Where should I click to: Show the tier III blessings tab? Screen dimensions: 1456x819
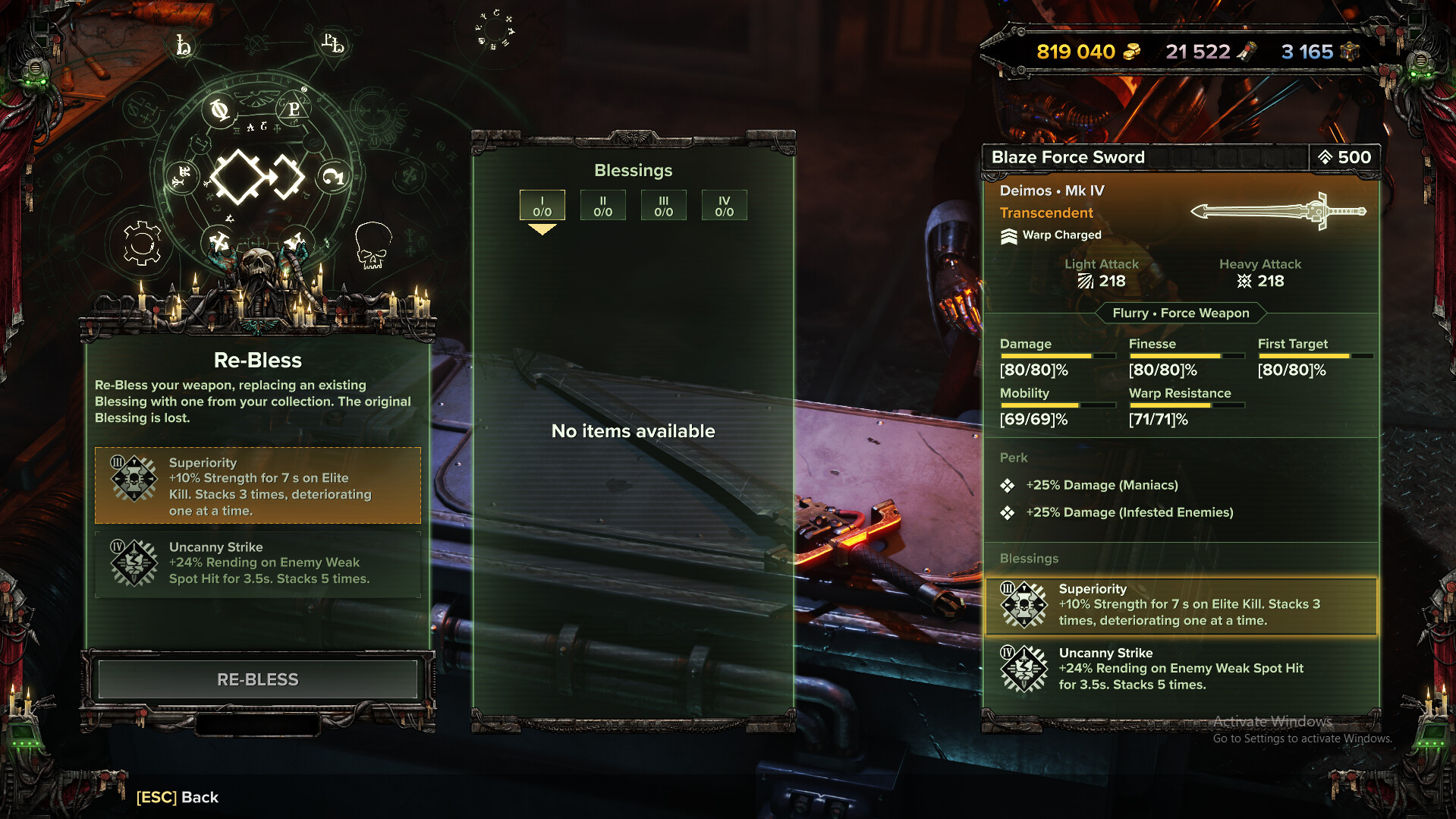pyautogui.click(x=663, y=206)
